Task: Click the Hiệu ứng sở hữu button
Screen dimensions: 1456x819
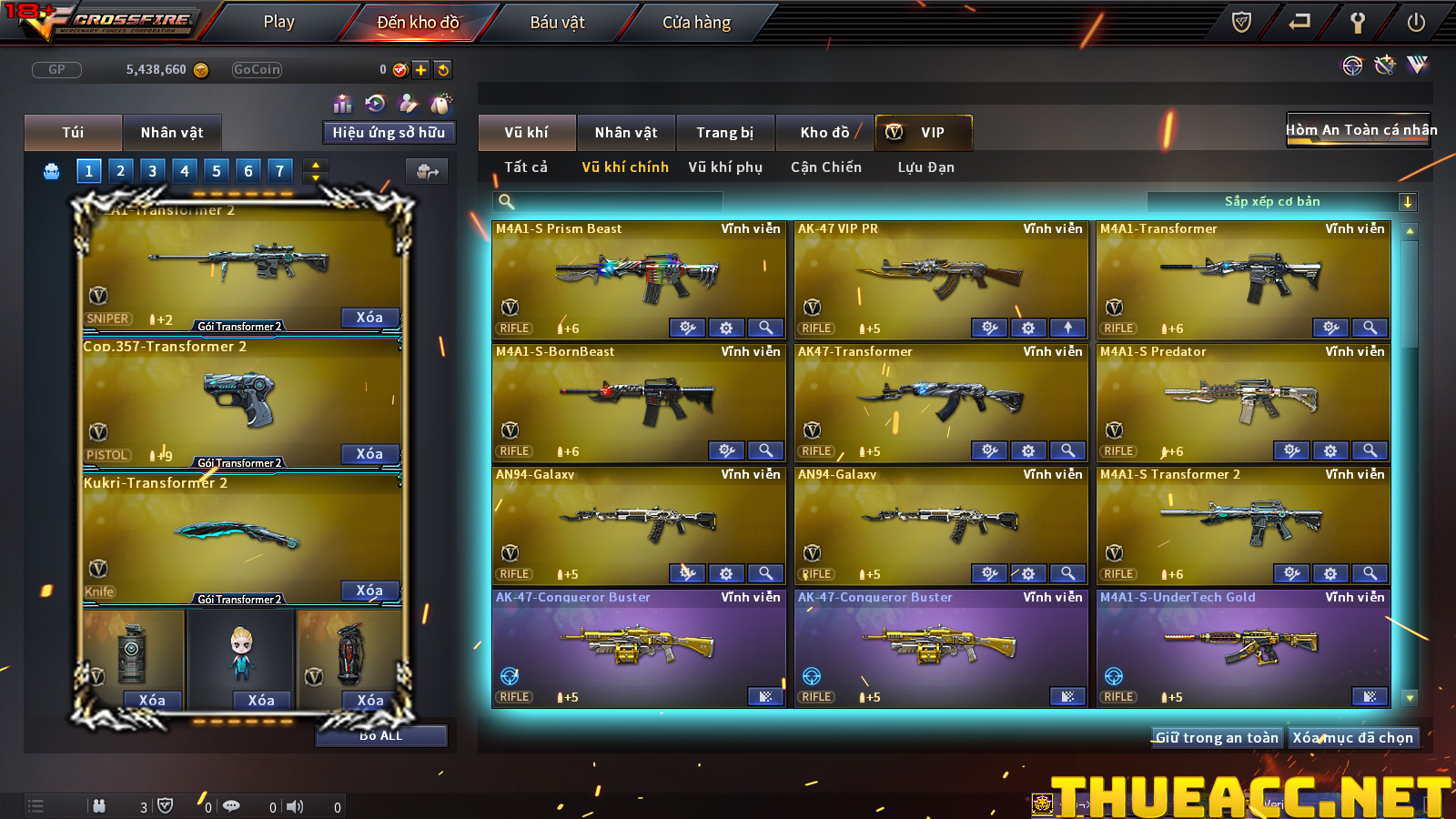Action: [389, 133]
